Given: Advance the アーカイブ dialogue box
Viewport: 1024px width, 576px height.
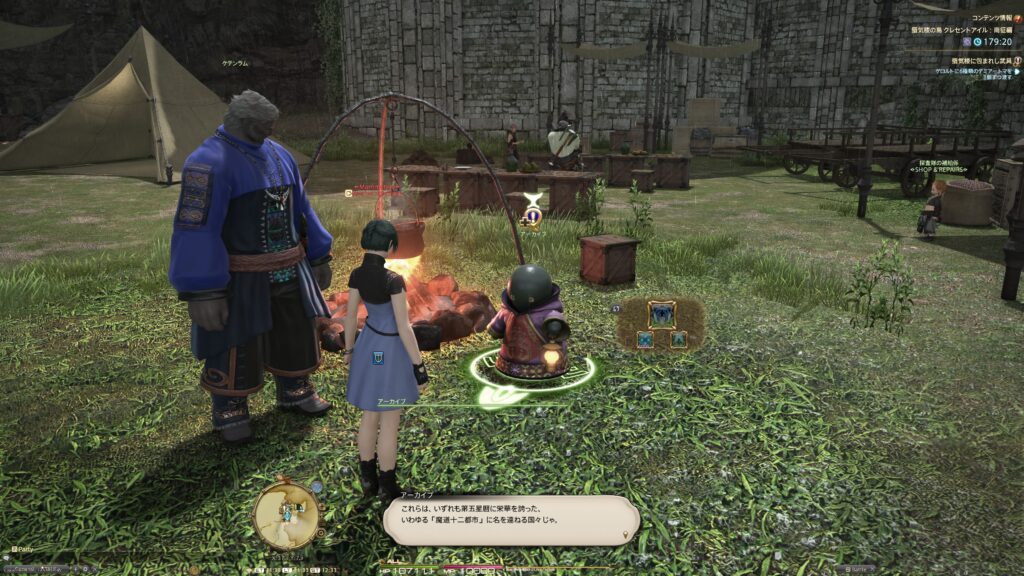Looking at the screenshot, I should coord(510,520).
